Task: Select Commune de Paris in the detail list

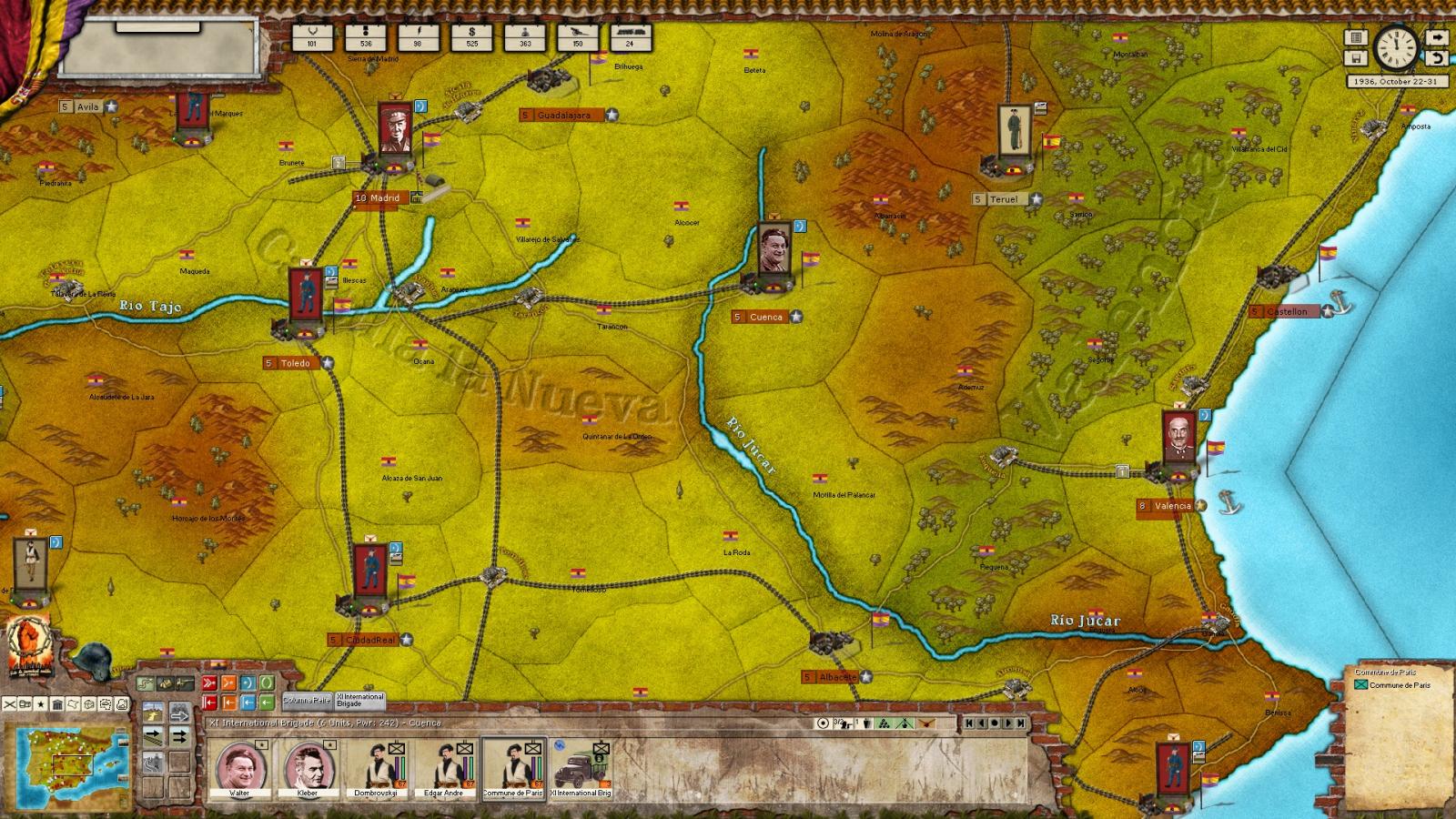Action: (1400, 685)
